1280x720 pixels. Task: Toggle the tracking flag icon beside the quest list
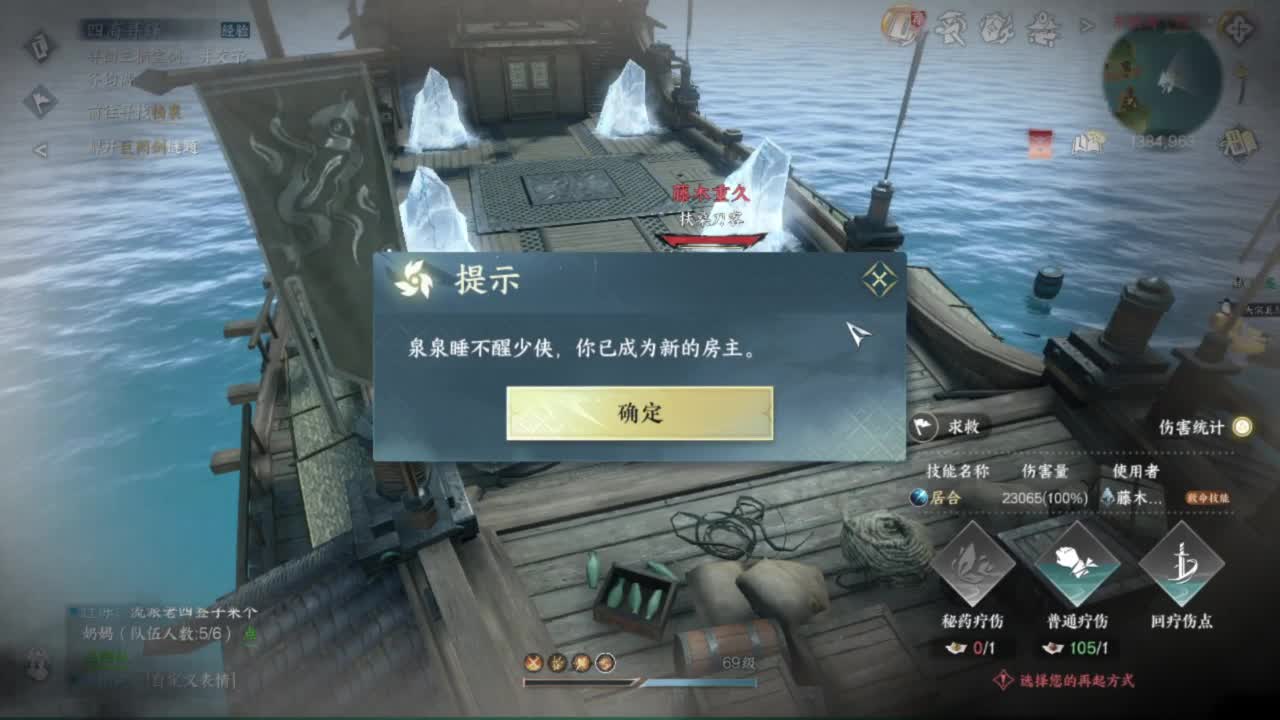pos(41,98)
